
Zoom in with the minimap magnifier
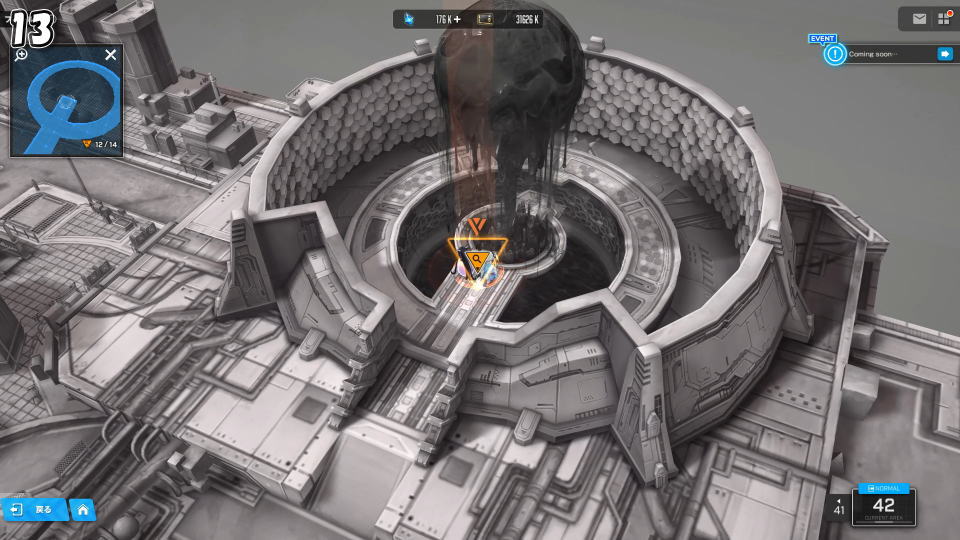(x=21, y=54)
